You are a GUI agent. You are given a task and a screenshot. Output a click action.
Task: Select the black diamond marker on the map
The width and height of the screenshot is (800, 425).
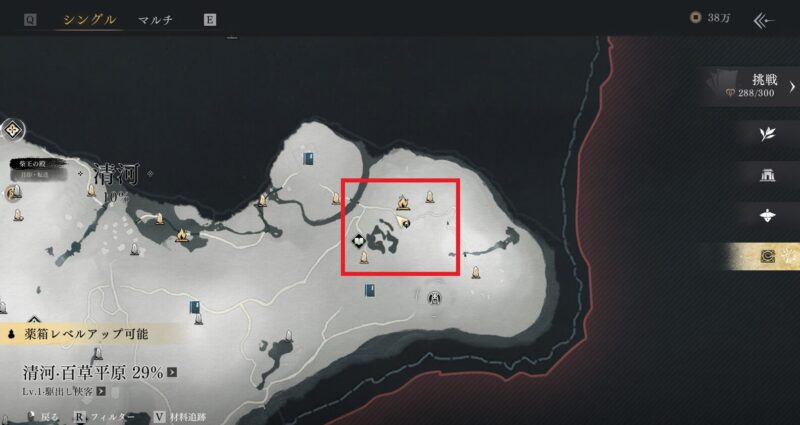(360, 240)
